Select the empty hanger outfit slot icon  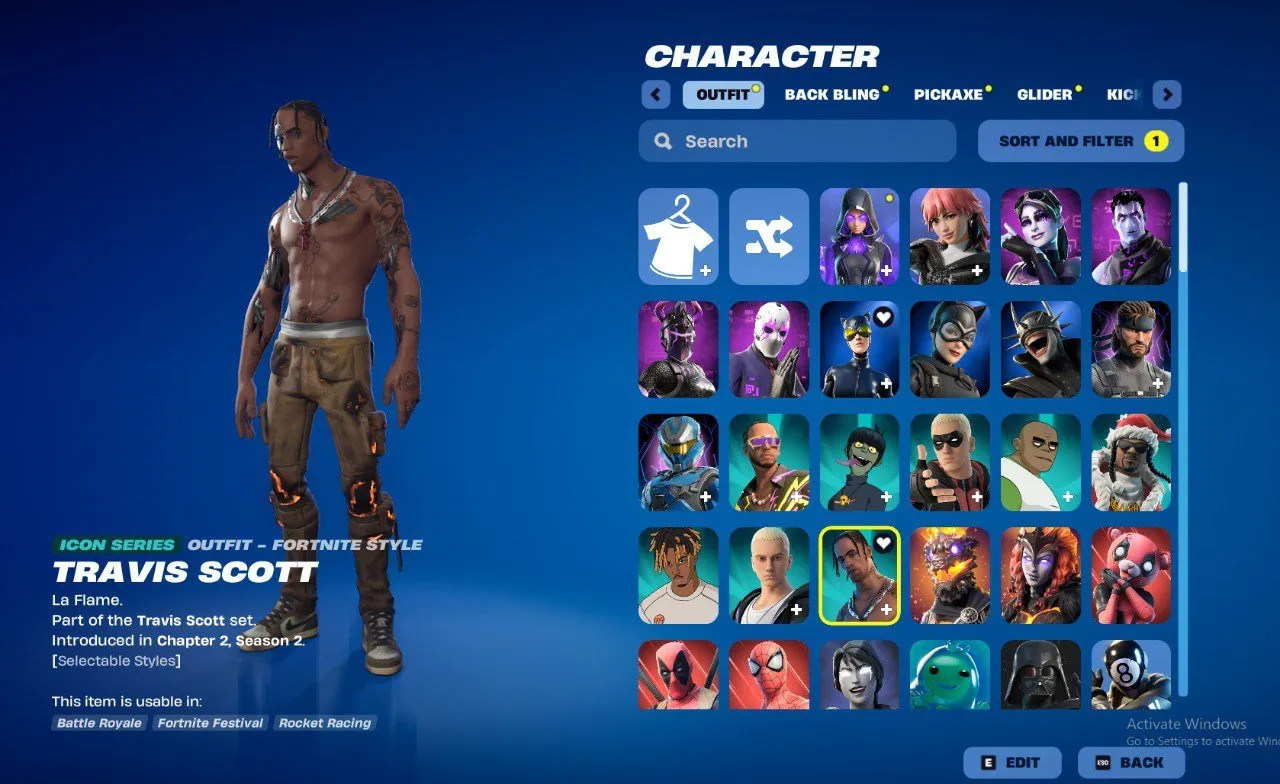[x=678, y=236]
